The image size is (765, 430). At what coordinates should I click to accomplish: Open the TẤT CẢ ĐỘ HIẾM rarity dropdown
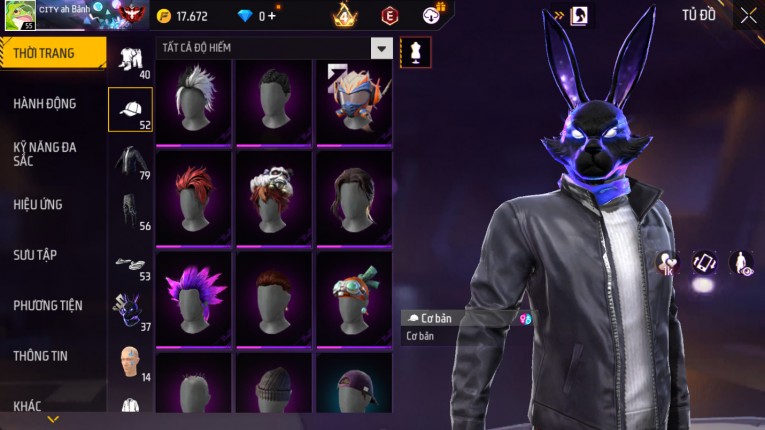pyautogui.click(x=381, y=48)
